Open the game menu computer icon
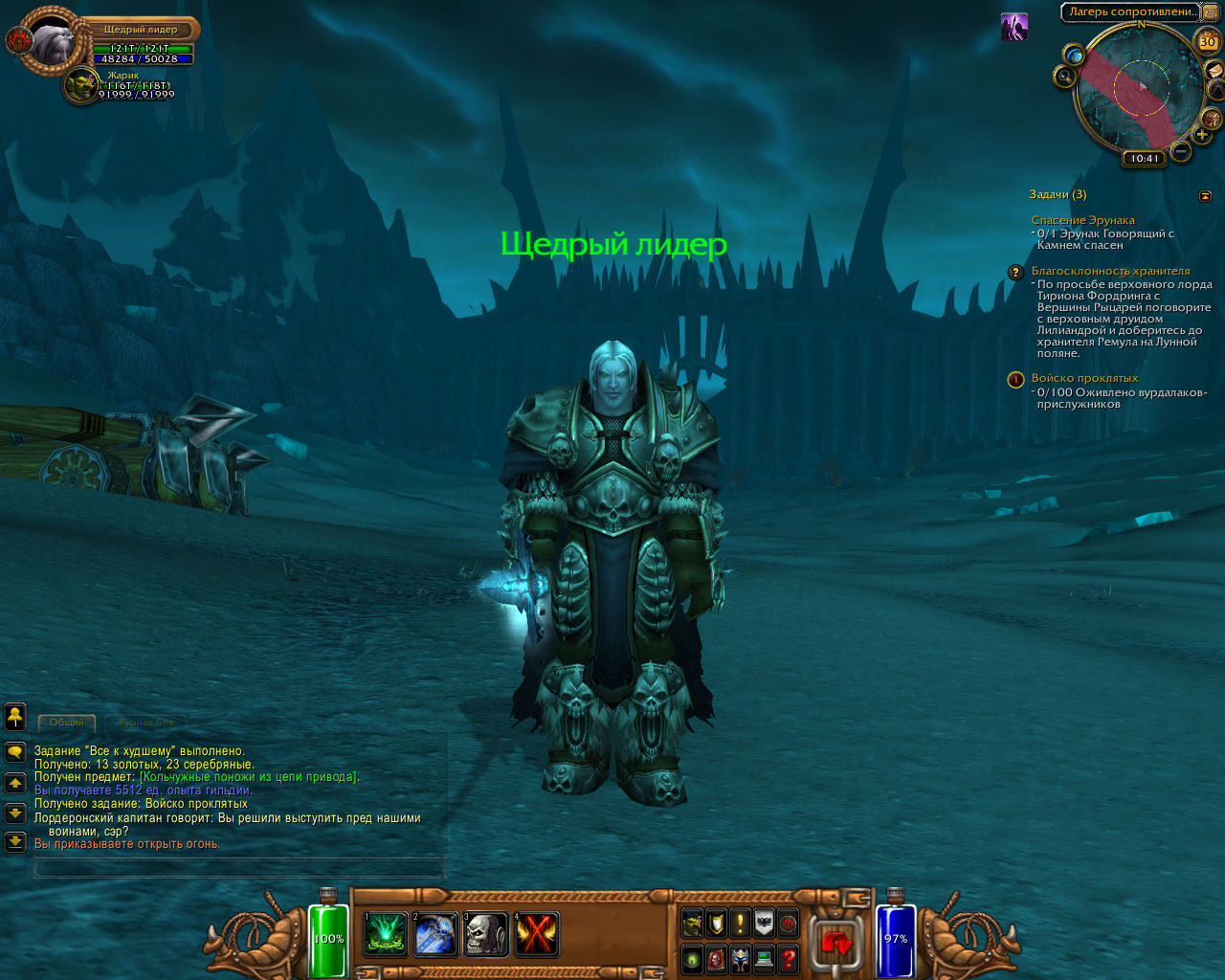Screen dimensions: 1225x980 pyautogui.click(x=764, y=958)
